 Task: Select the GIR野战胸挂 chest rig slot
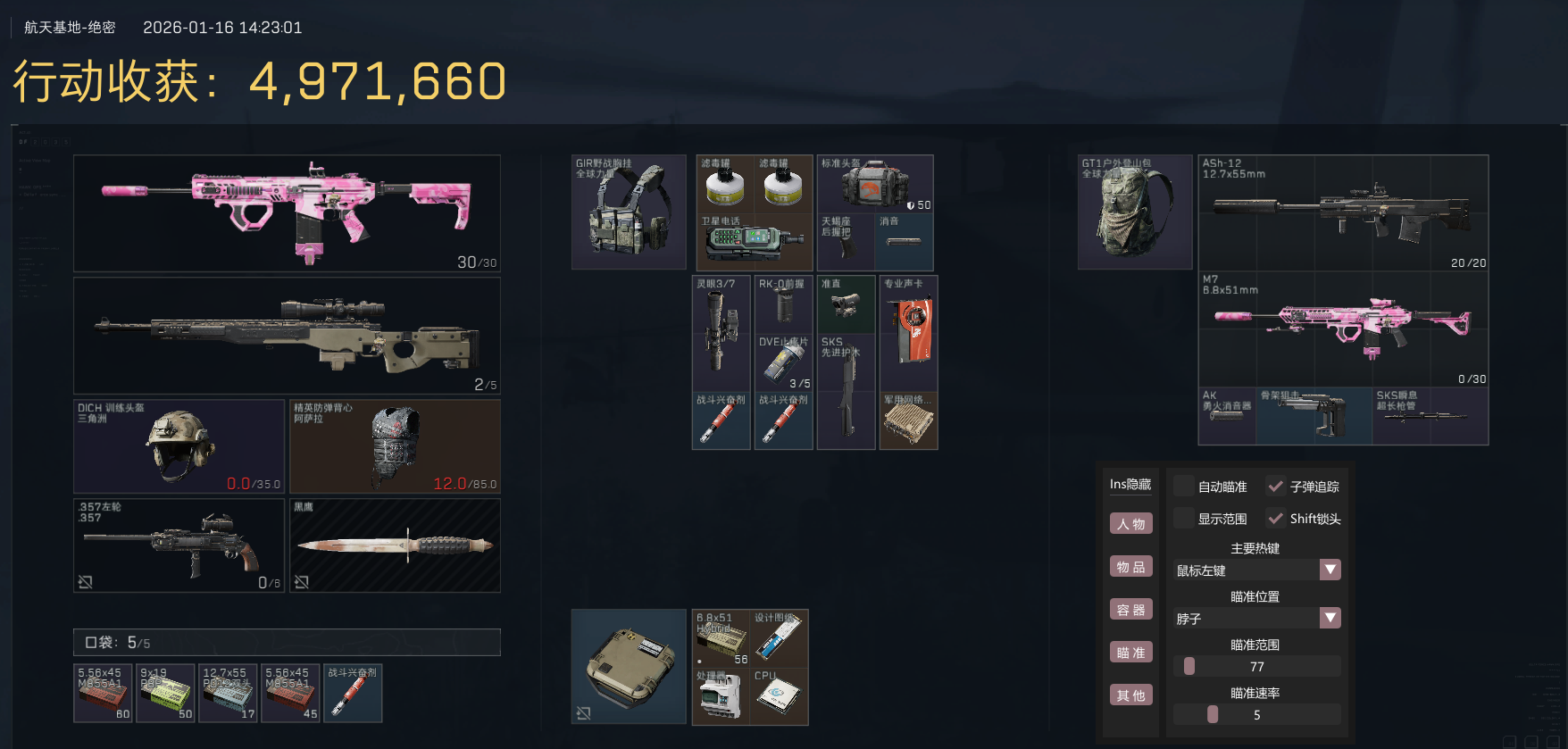click(629, 212)
